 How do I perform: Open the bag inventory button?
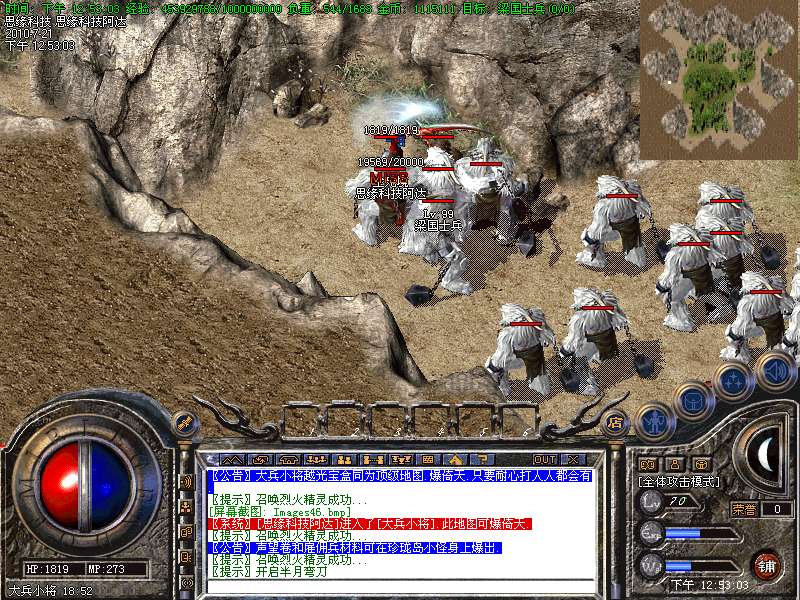pos(693,402)
